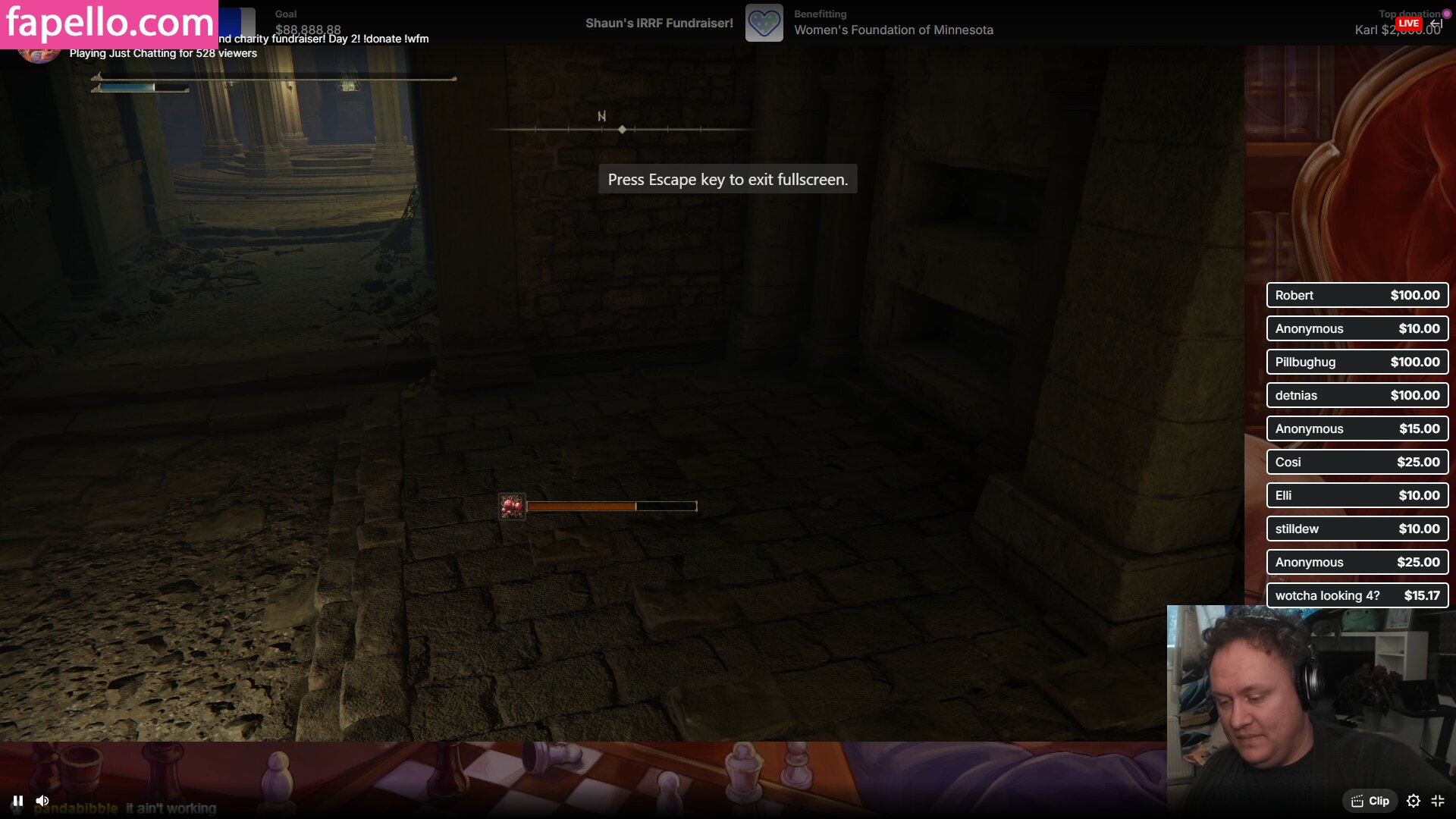Select the red blood loss status icon
Image resolution: width=1456 pixels, height=819 pixels.
point(512,506)
